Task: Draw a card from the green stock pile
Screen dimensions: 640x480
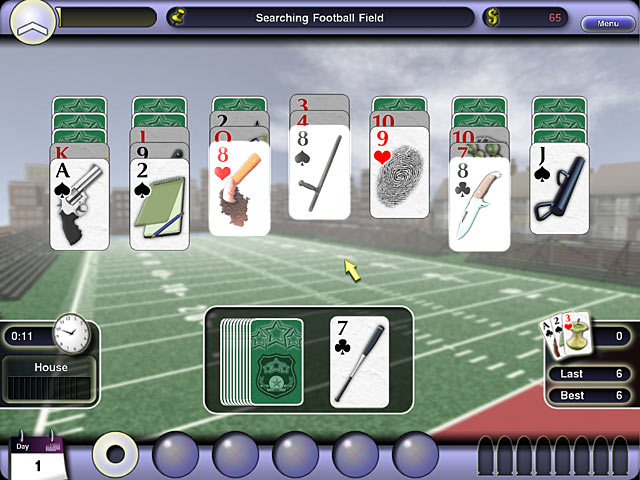Action: (260, 360)
